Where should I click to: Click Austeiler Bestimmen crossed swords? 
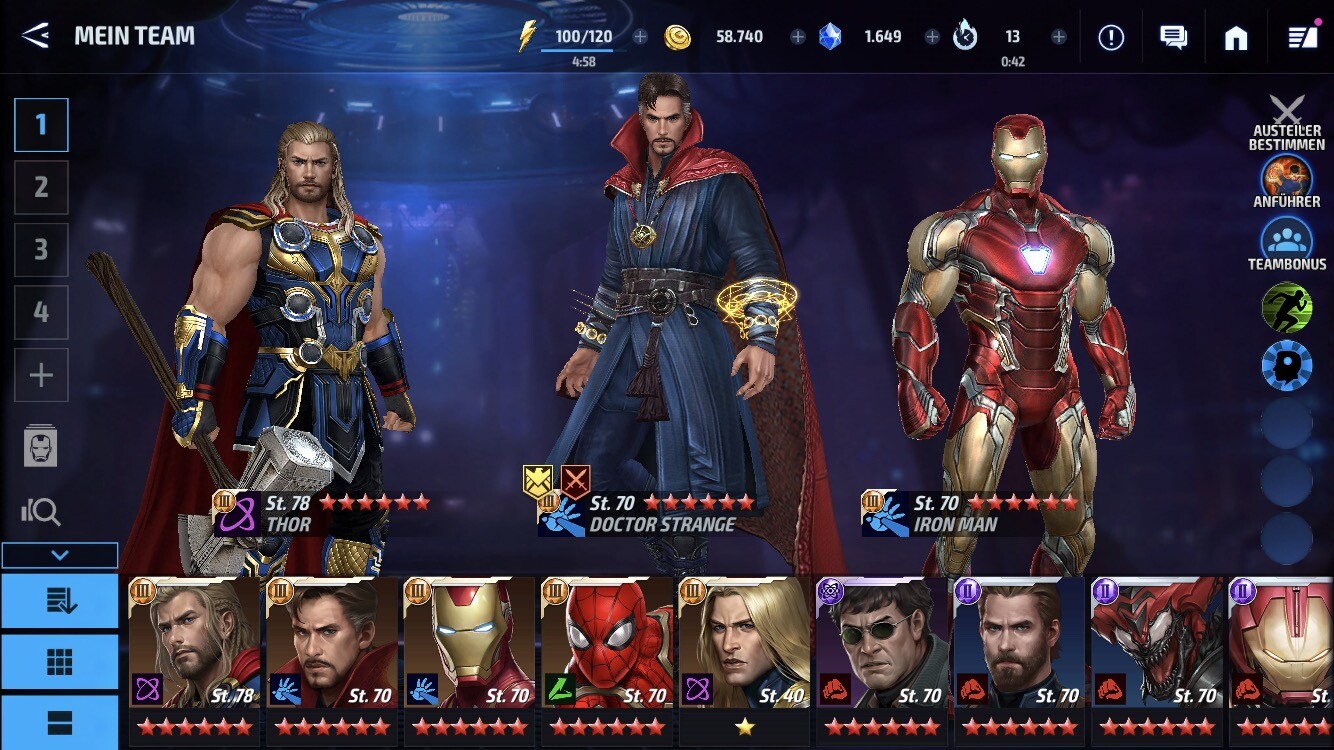[1287, 111]
